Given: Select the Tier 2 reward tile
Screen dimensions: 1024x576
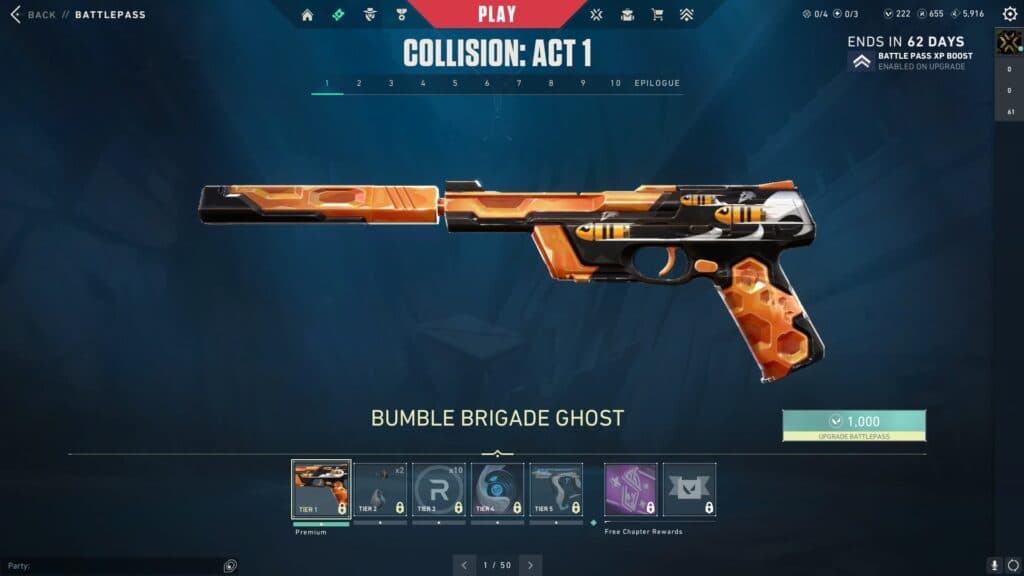Looking at the screenshot, I should (379, 489).
